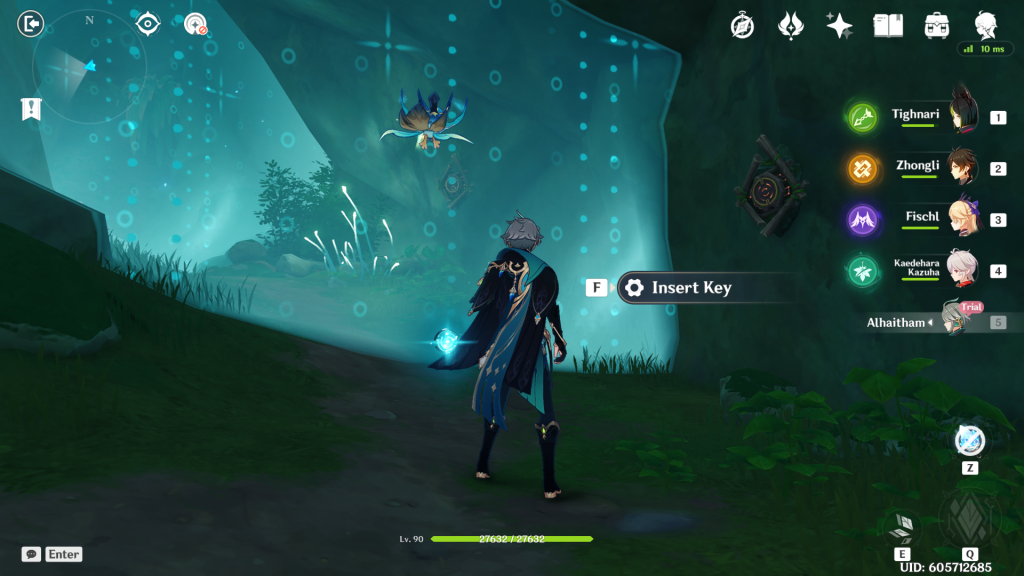The image size is (1024, 576).
Task: Open the Wish star icon
Action: (x=839, y=26)
